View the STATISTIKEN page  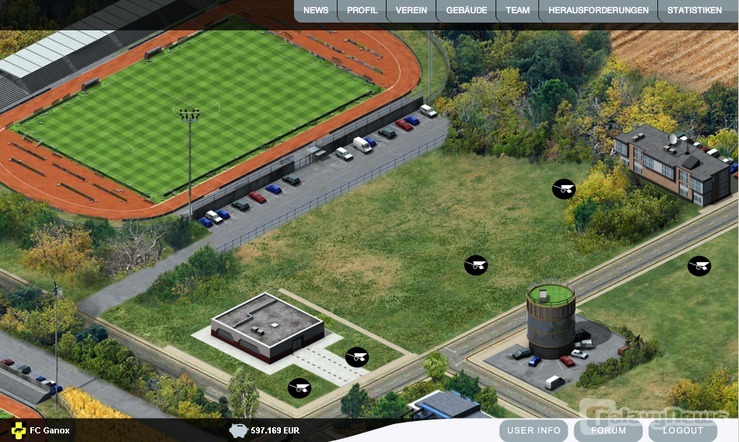pyautogui.click(x=694, y=11)
